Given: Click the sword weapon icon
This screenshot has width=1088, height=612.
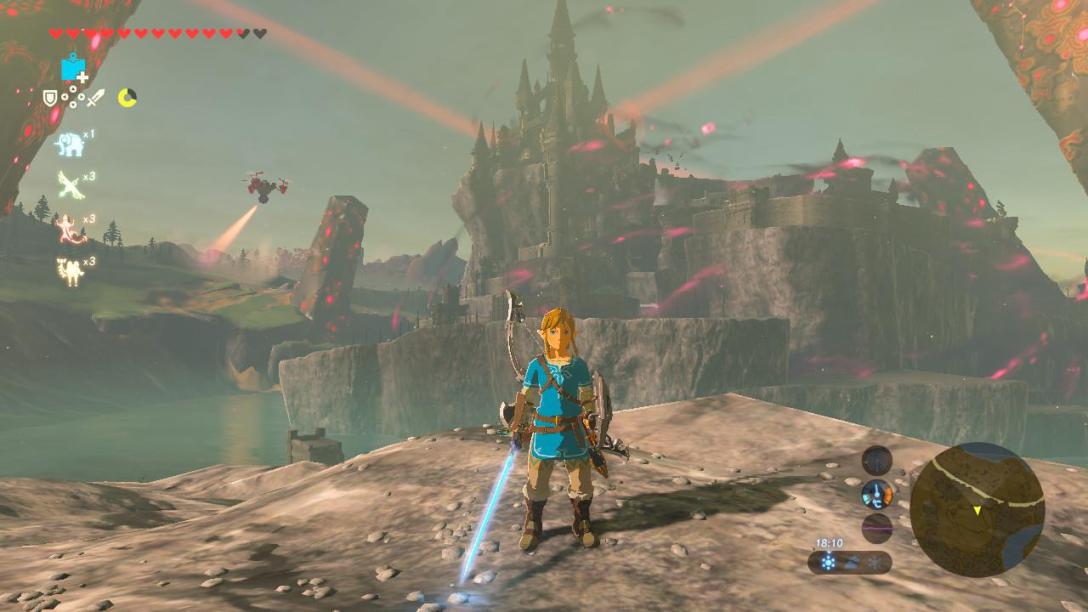Looking at the screenshot, I should coord(95,97).
